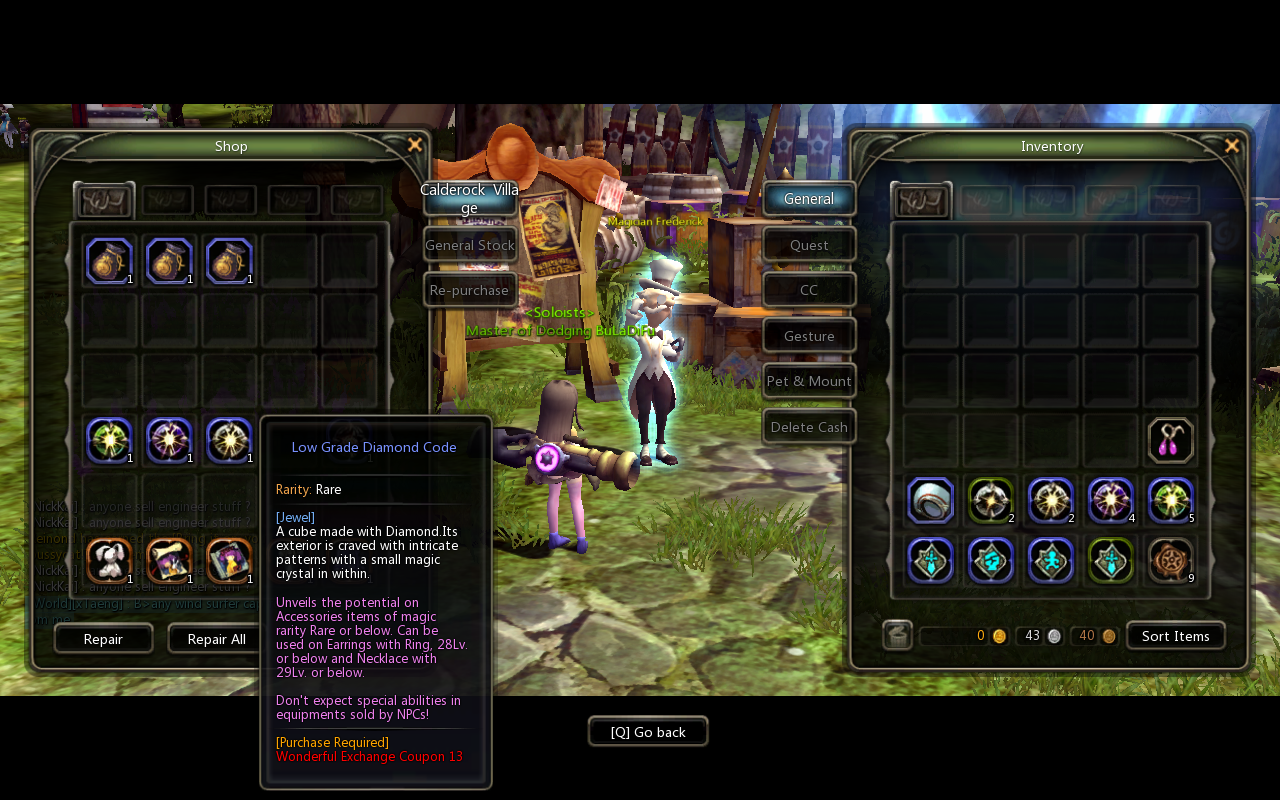Click the Sort Items button

click(x=1175, y=635)
